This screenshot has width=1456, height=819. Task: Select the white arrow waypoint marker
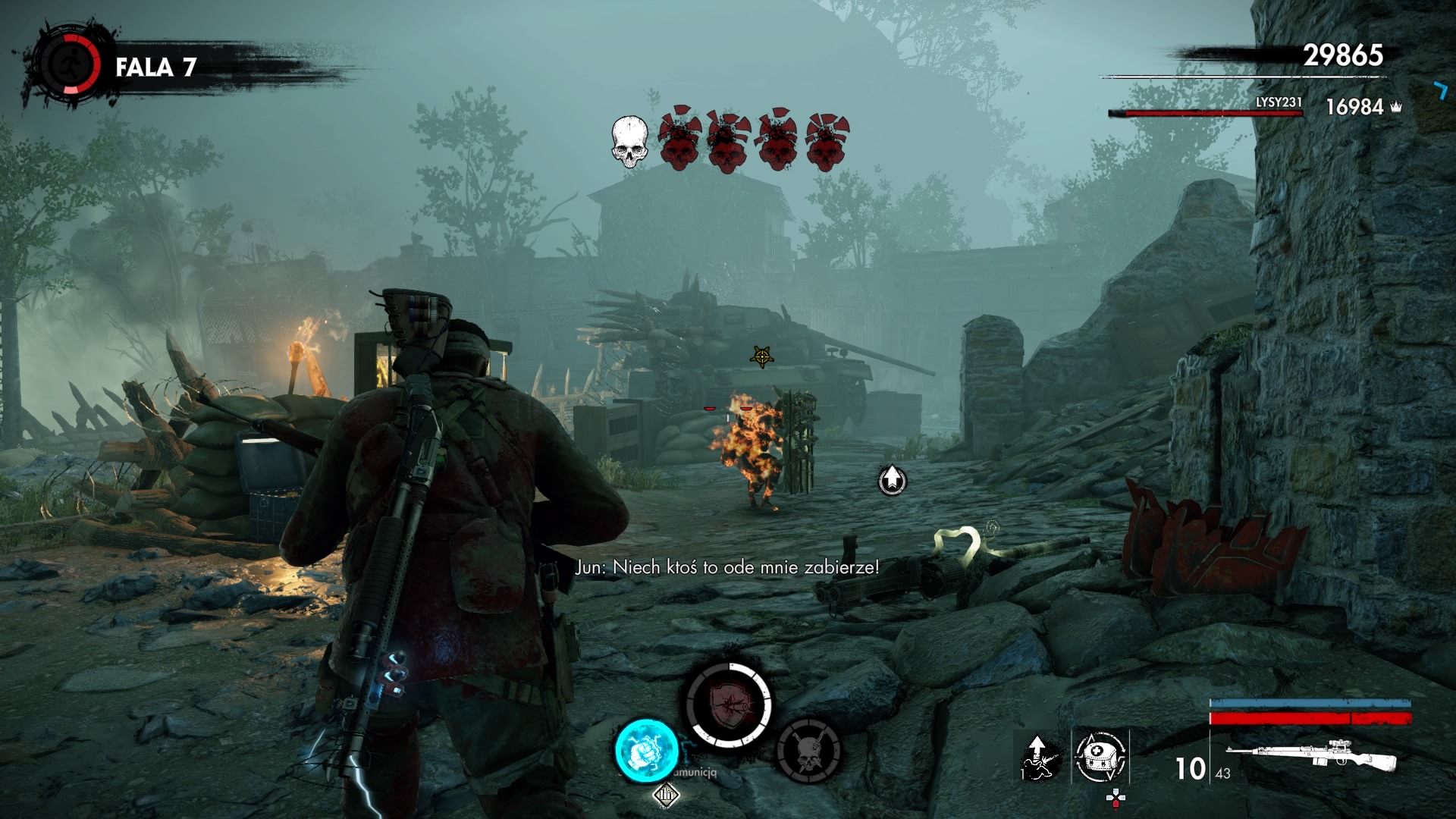point(893,479)
